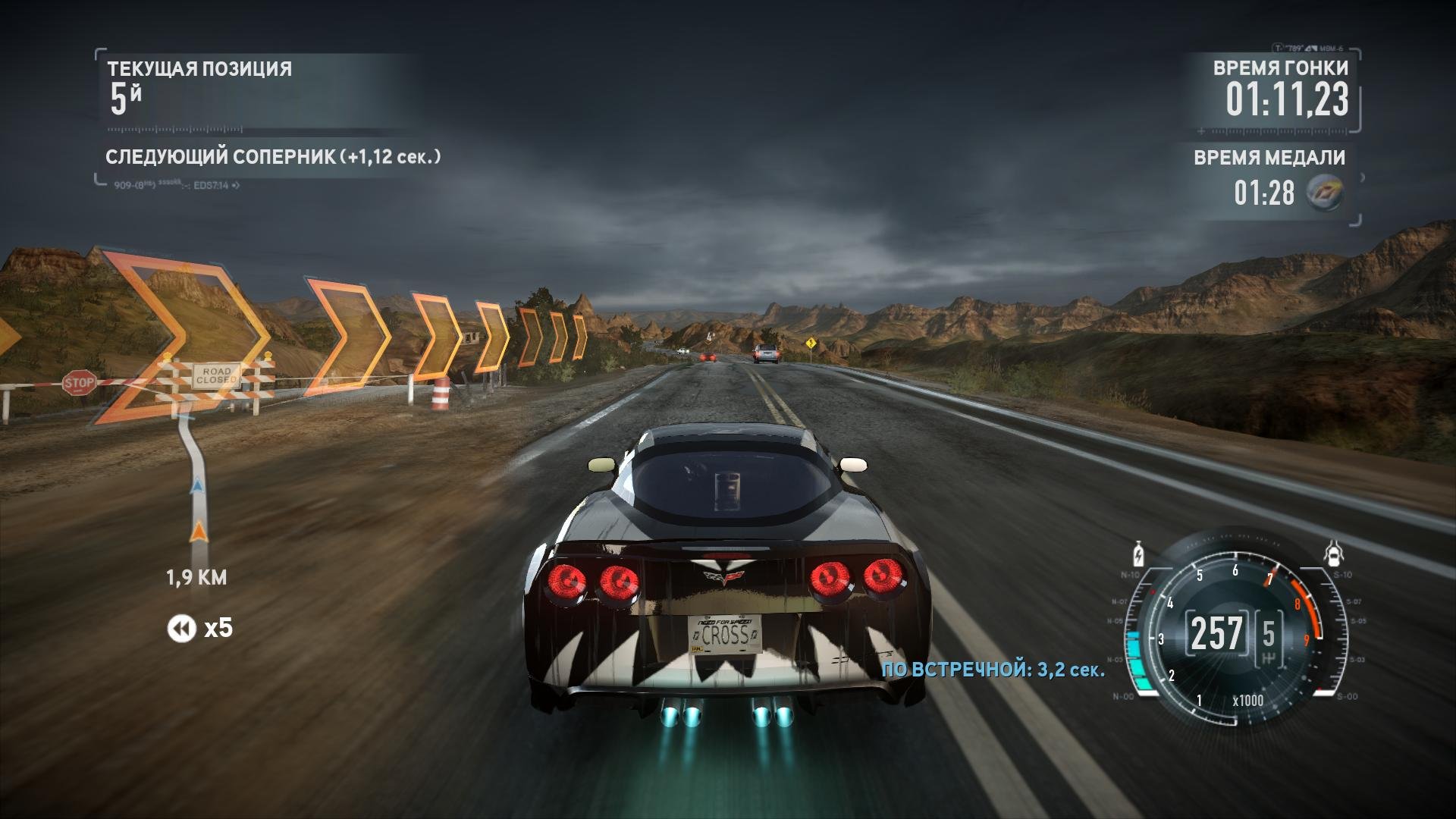
Task: Click the car icon above the tachometer
Action: pyautogui.click(x=1332, y=554)
